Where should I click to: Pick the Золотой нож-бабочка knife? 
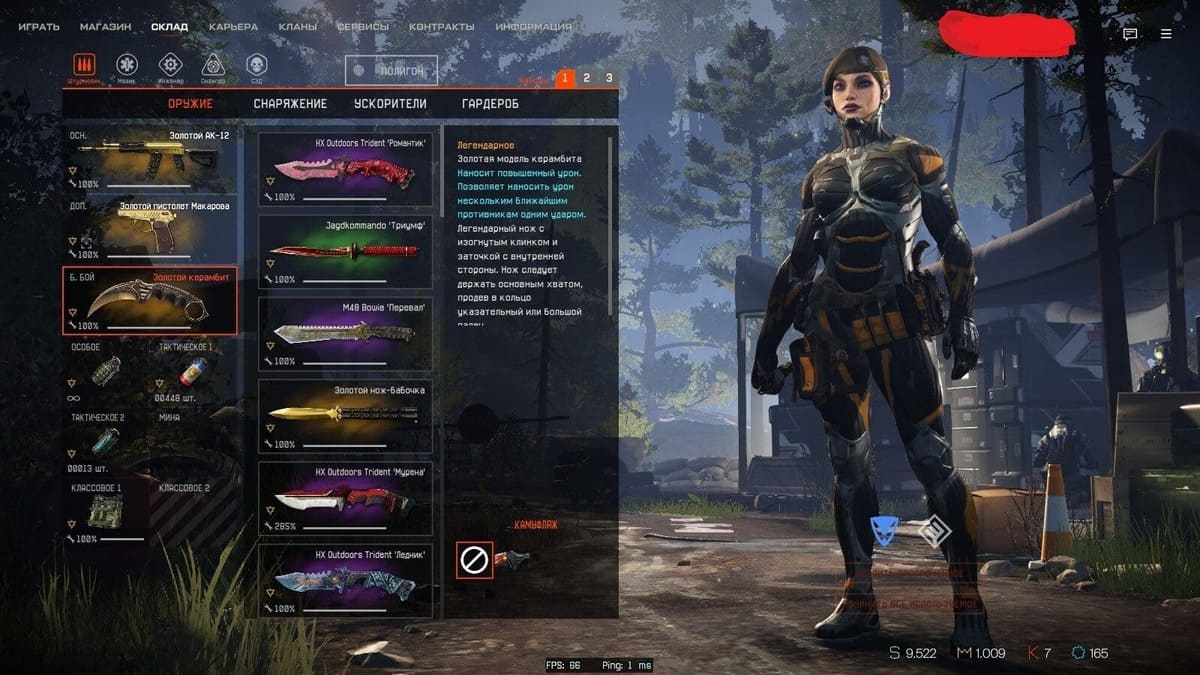coord(345,415)
